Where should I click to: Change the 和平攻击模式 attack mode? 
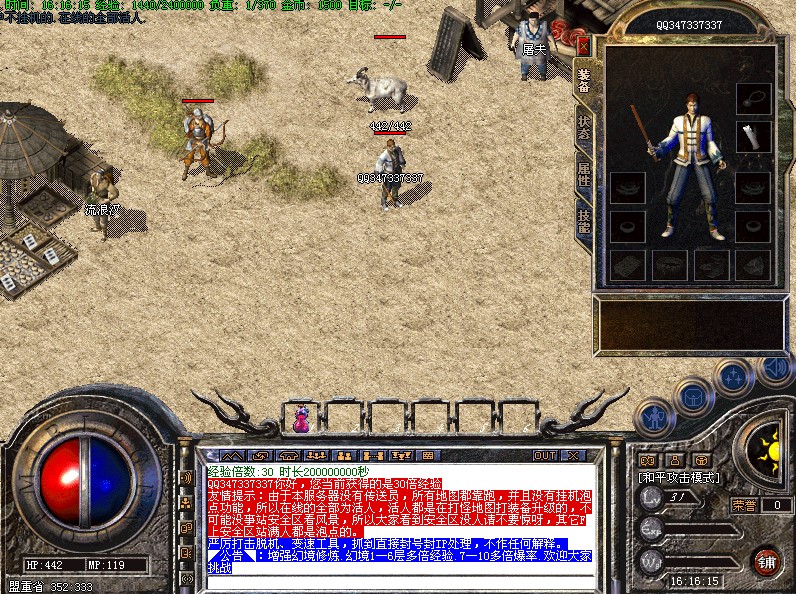pos(679,478)
